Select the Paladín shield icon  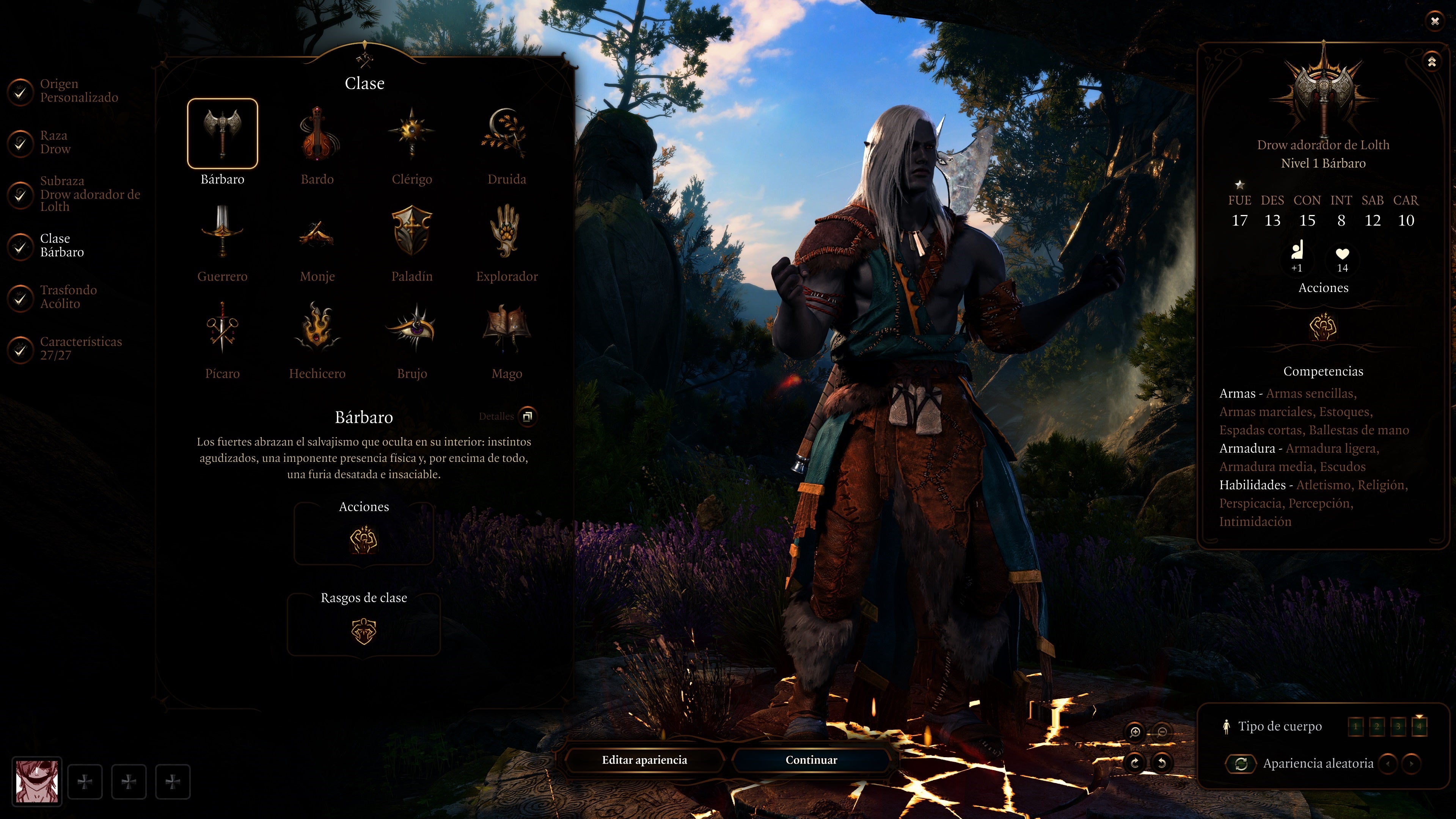click(412, 232)
